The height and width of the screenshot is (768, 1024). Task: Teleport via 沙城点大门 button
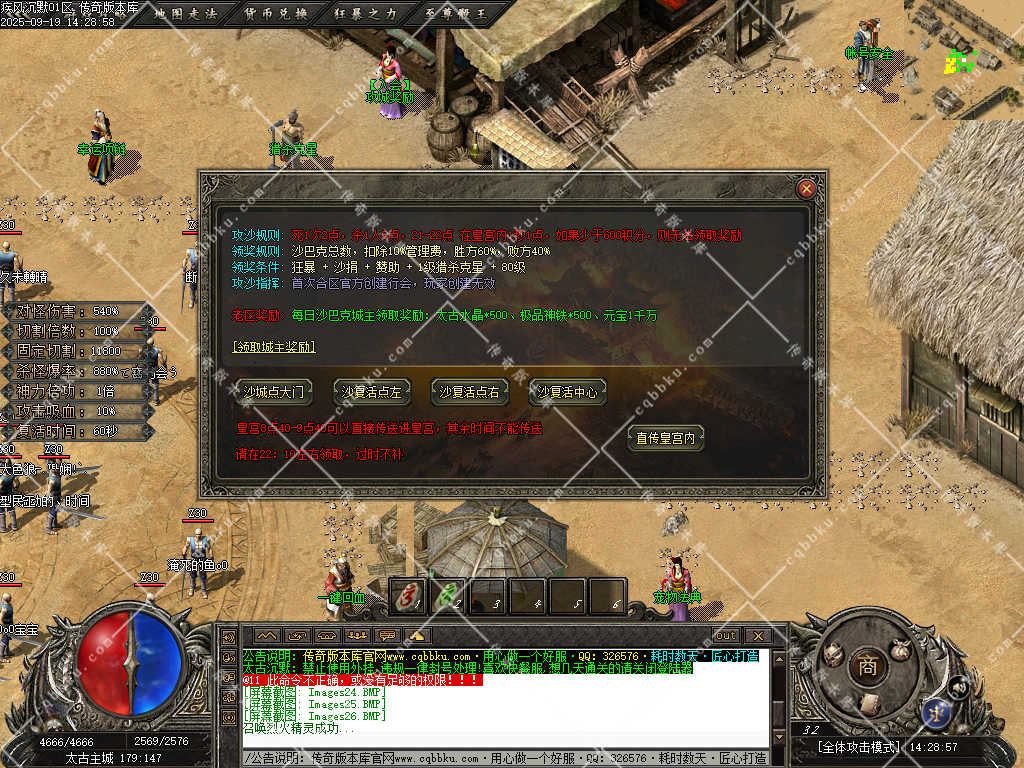click(272, 392)
